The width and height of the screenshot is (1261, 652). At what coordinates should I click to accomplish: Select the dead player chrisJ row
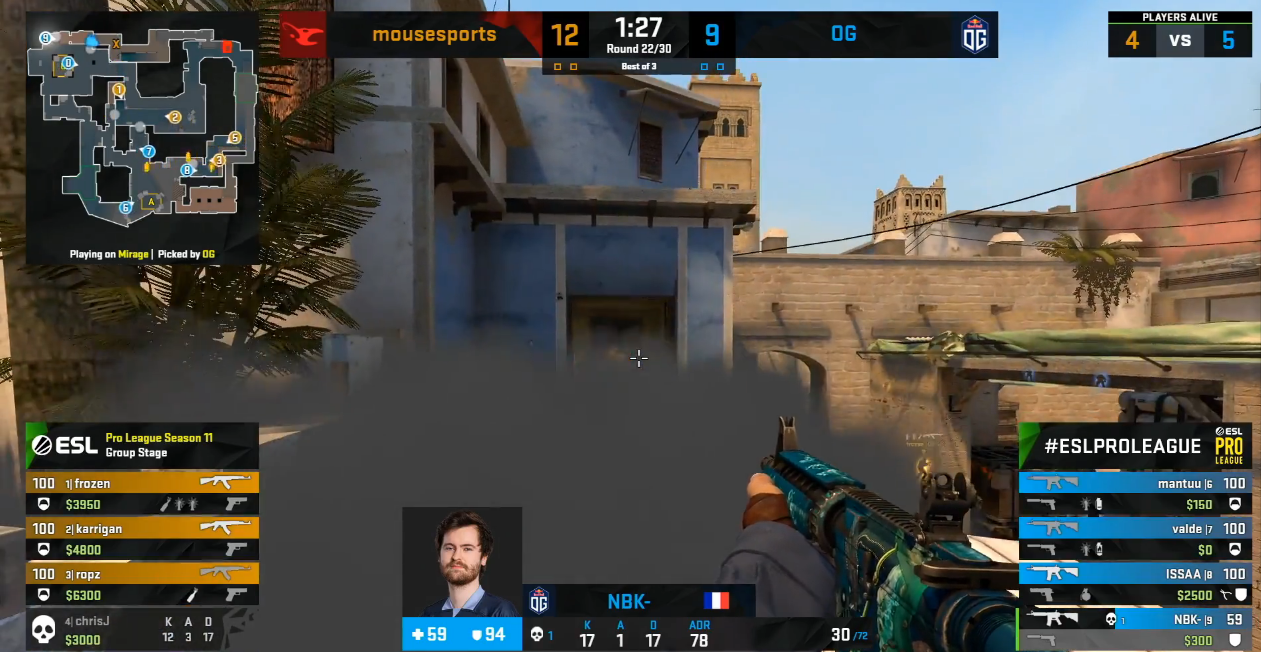(142, 629)
